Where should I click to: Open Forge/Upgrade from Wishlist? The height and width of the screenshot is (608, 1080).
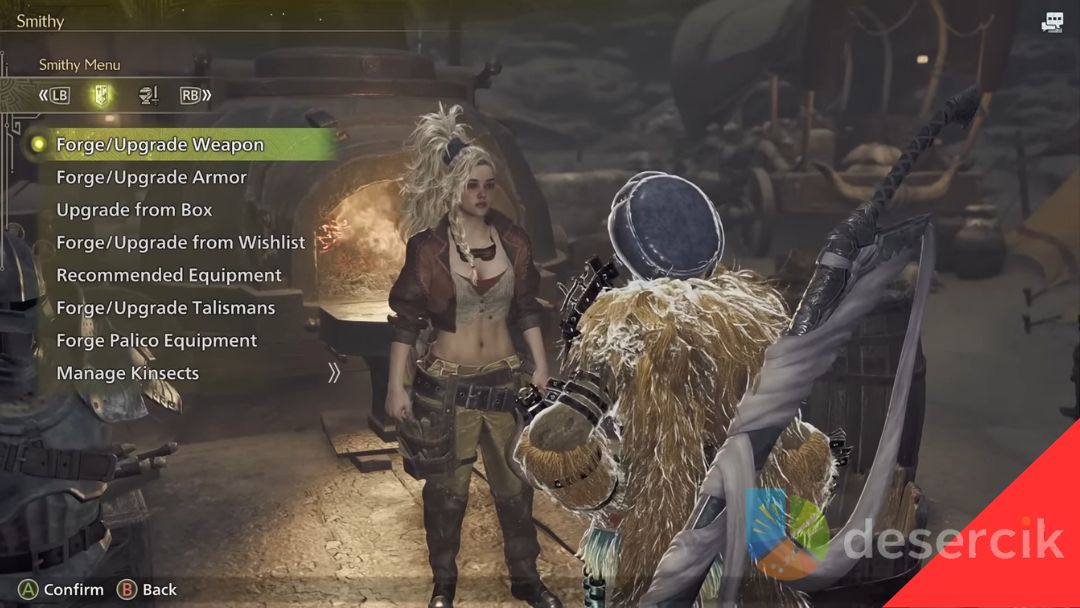(180, 243)
